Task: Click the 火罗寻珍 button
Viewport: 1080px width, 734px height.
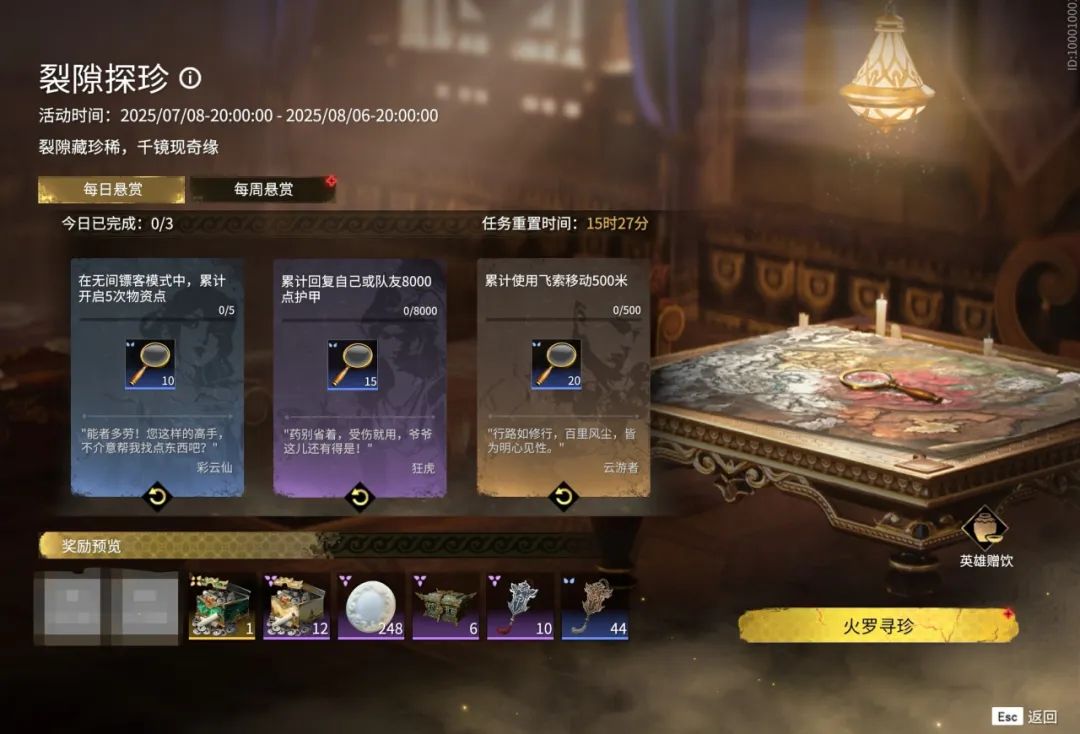Action: (877, 626)
